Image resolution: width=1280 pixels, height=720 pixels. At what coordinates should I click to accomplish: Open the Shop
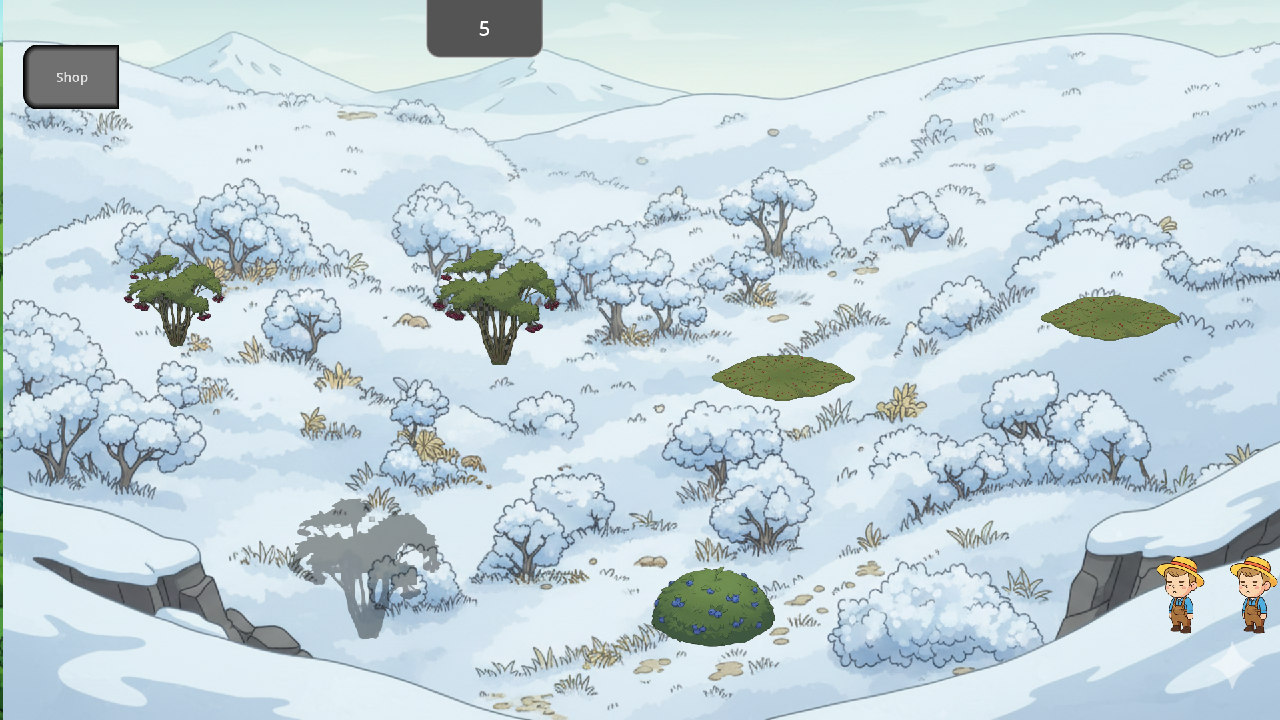tap(70, 76)
